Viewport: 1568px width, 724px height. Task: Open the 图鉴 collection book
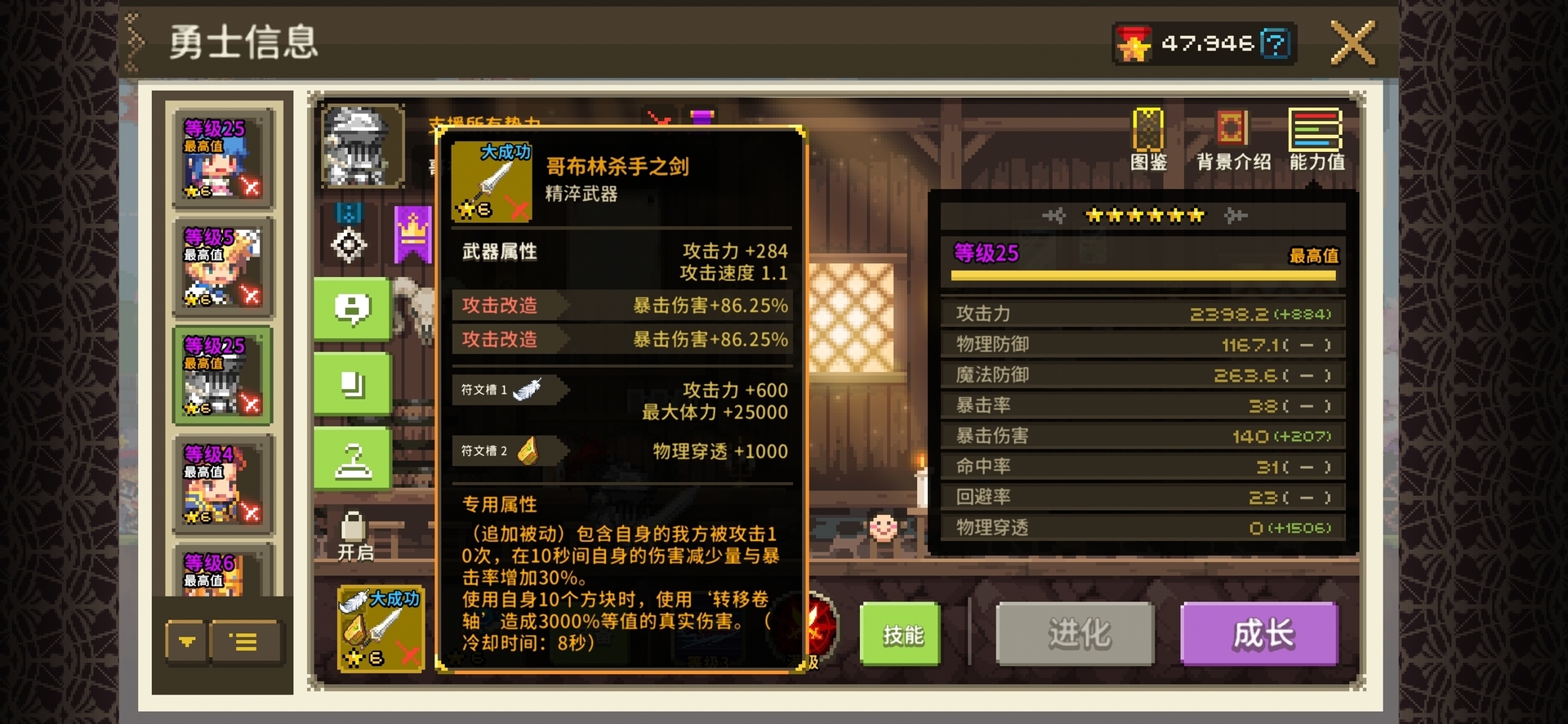point(1148,135)
